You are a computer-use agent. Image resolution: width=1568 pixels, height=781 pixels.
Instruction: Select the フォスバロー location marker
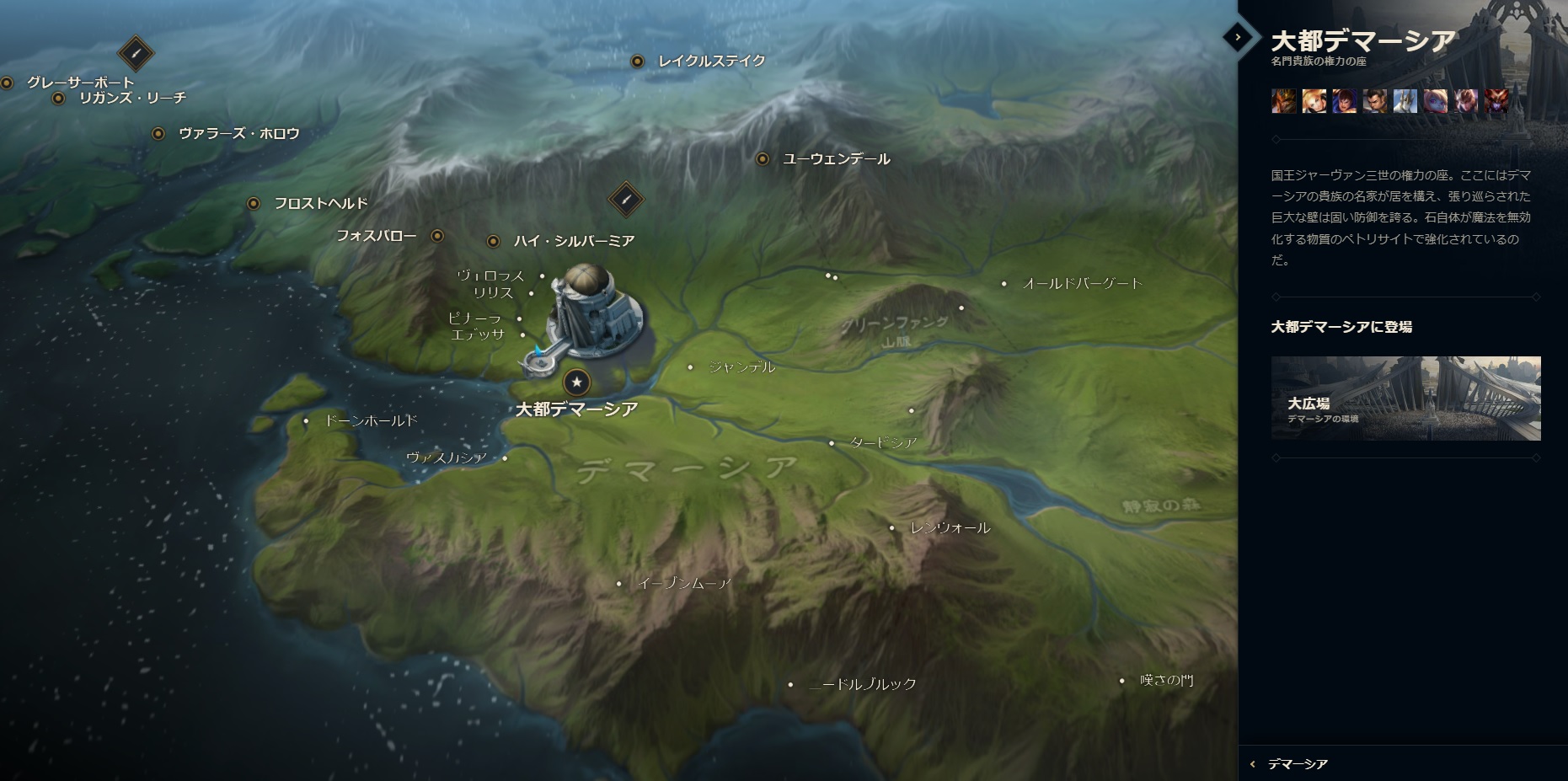[437, 236]
